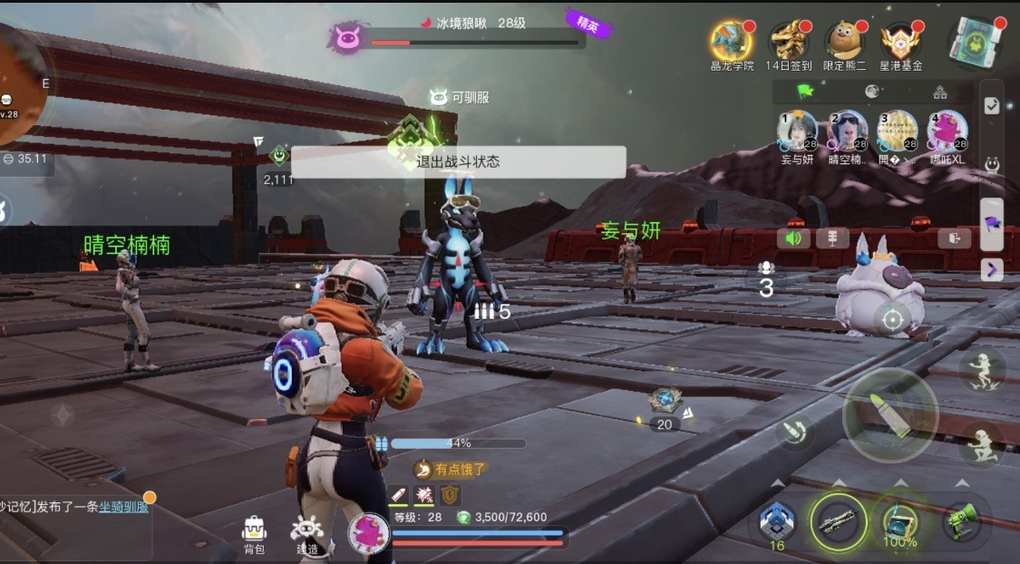This screenshot has height=564, width=1020.
Task: Select teammate 哪吒XL's avatar
Action: point(946,131)
